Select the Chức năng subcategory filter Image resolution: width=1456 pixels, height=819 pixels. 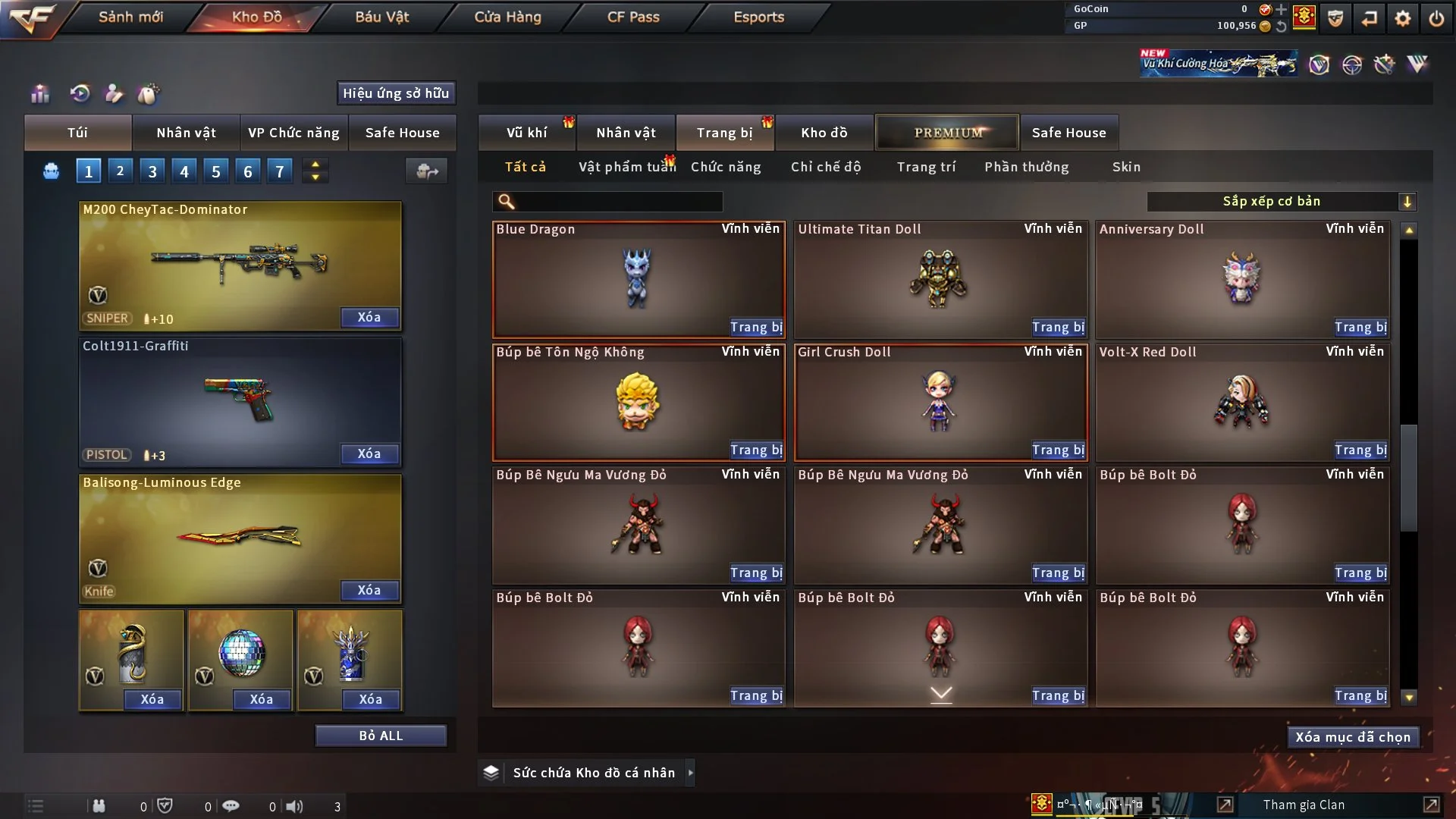[x=726, y=167]
